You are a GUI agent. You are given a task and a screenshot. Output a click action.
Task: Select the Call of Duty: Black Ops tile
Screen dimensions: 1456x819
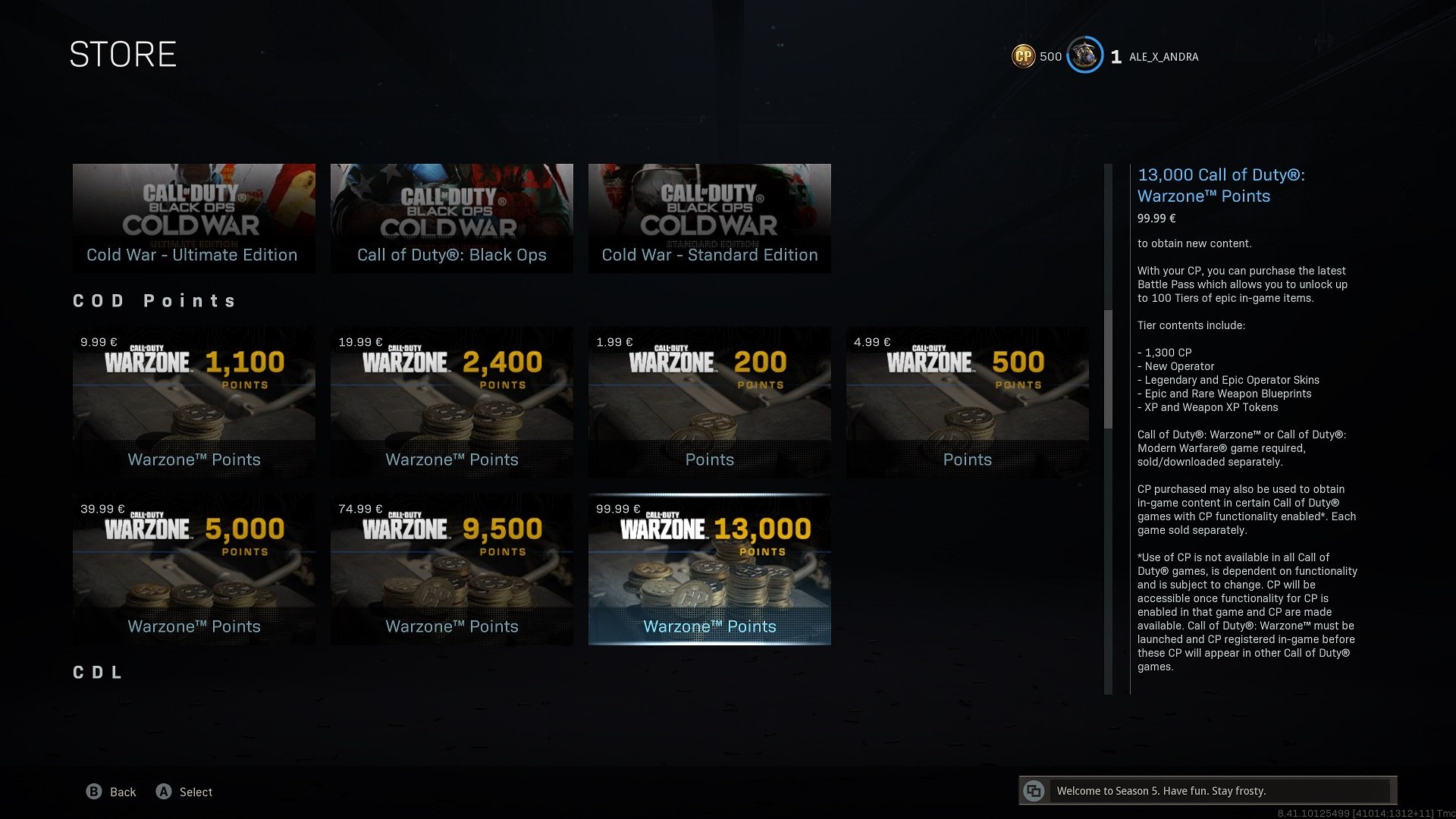(451, 218)
